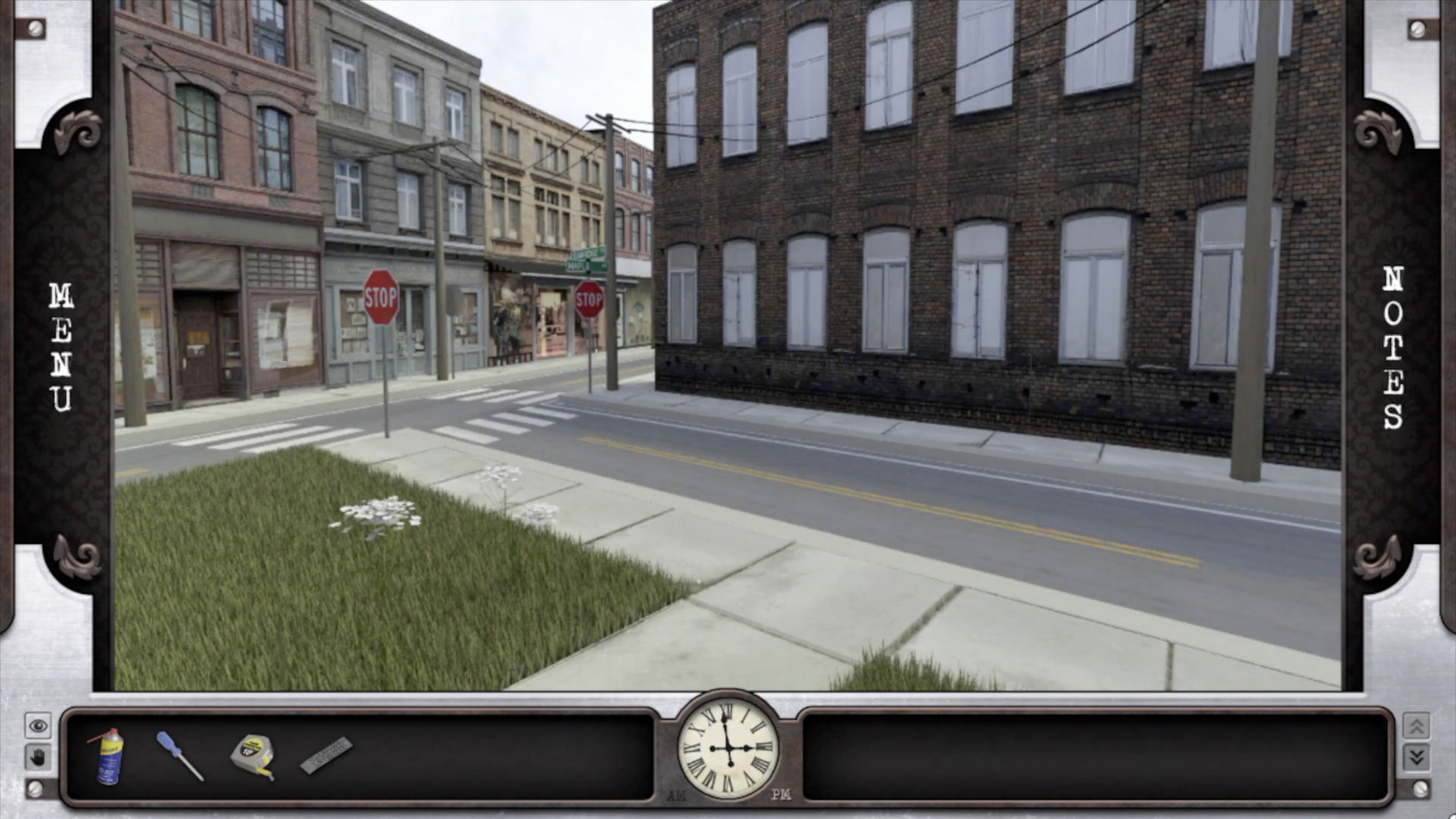Activate the hand interact mode

click(x=38, y=757)
